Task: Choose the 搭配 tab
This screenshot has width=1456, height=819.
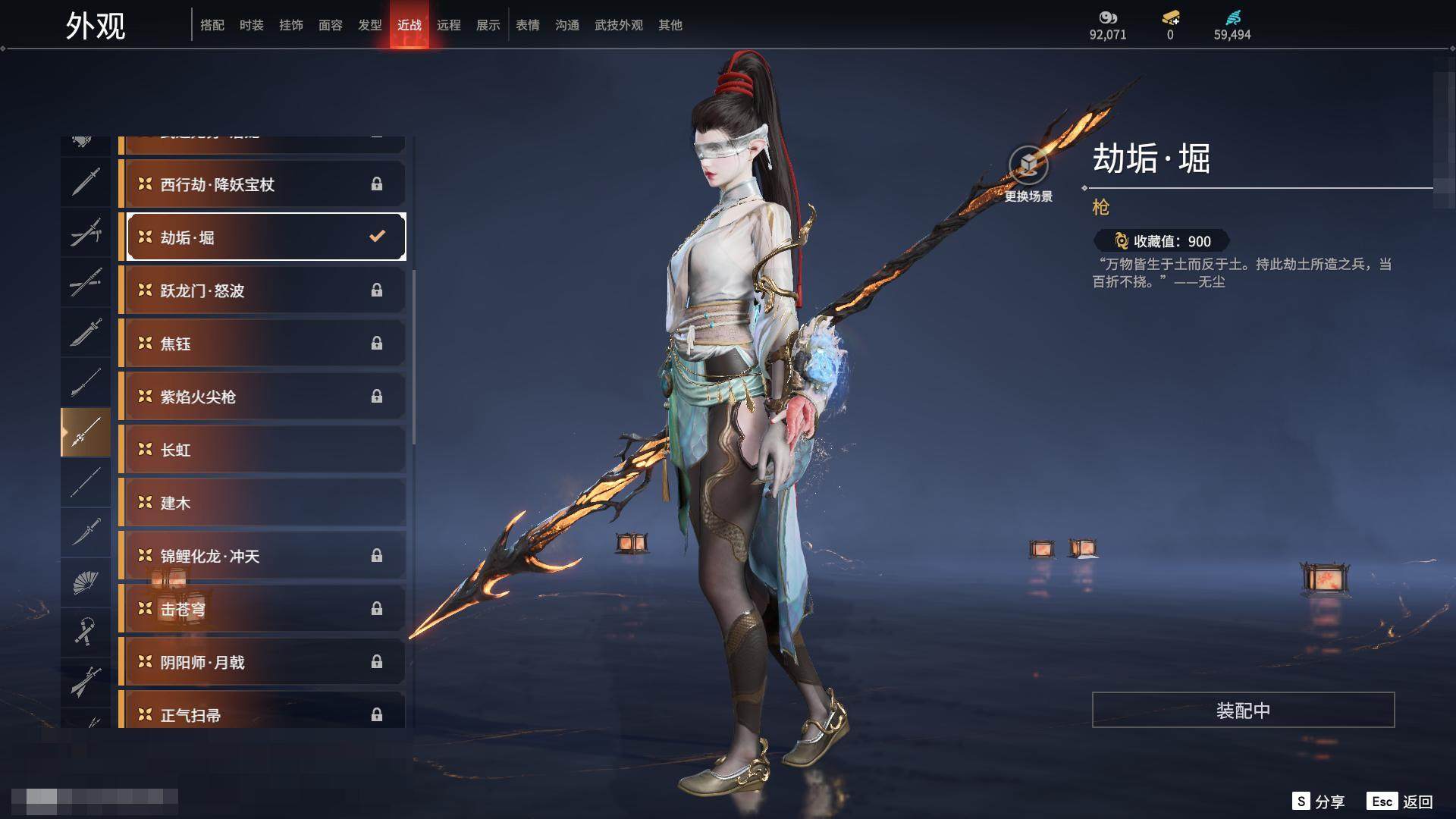Action: pyautogui.click(x=212, y=25)
